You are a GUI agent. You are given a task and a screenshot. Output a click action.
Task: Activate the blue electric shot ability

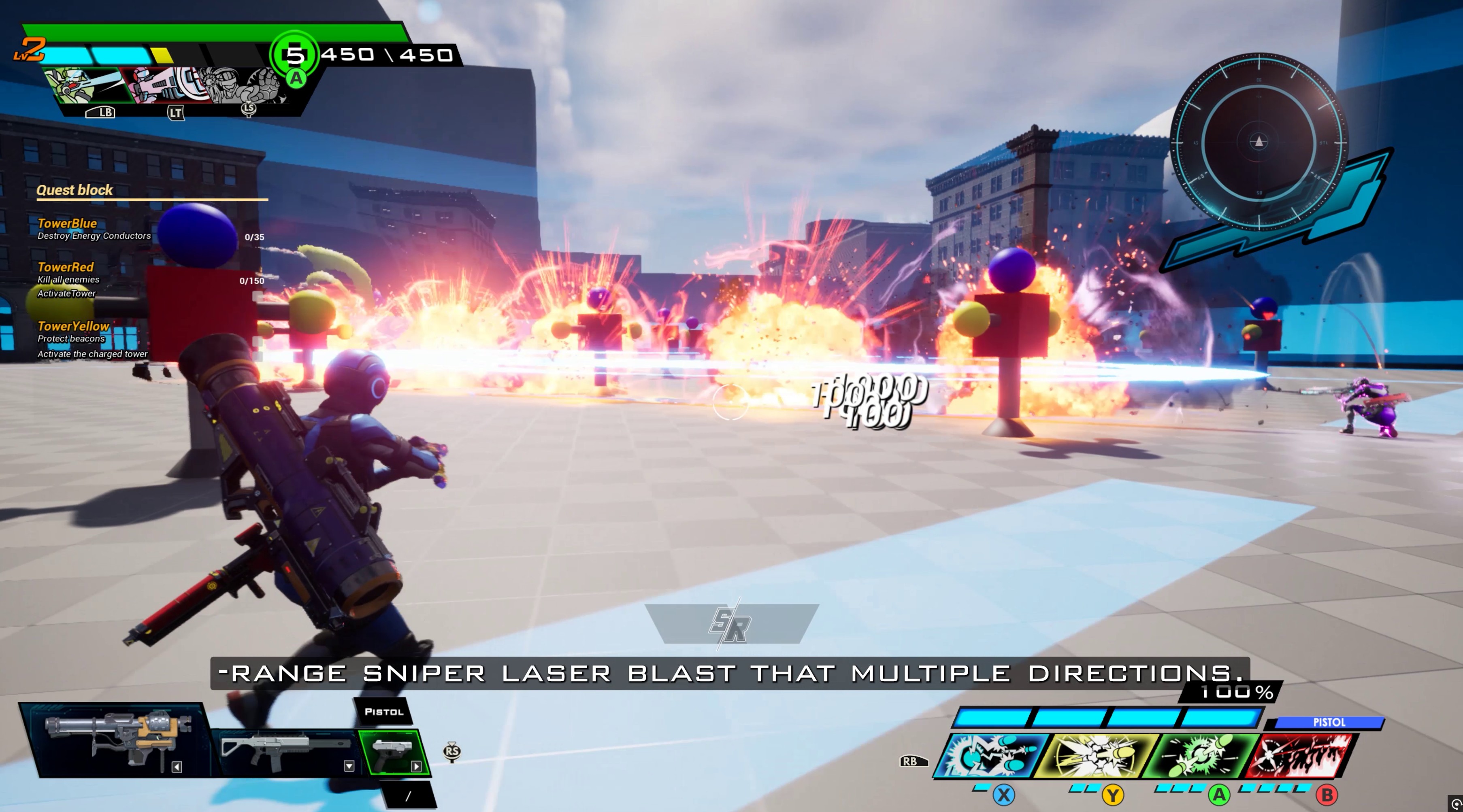991,755
